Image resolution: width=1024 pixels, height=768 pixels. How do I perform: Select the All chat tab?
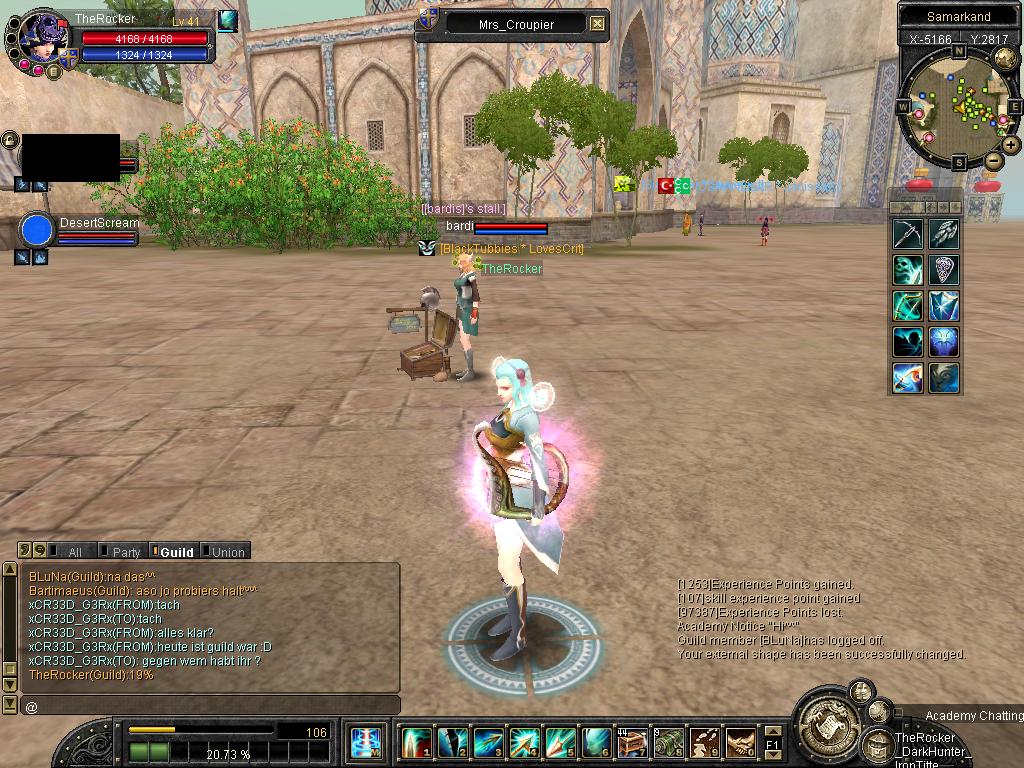coord(74,552)
